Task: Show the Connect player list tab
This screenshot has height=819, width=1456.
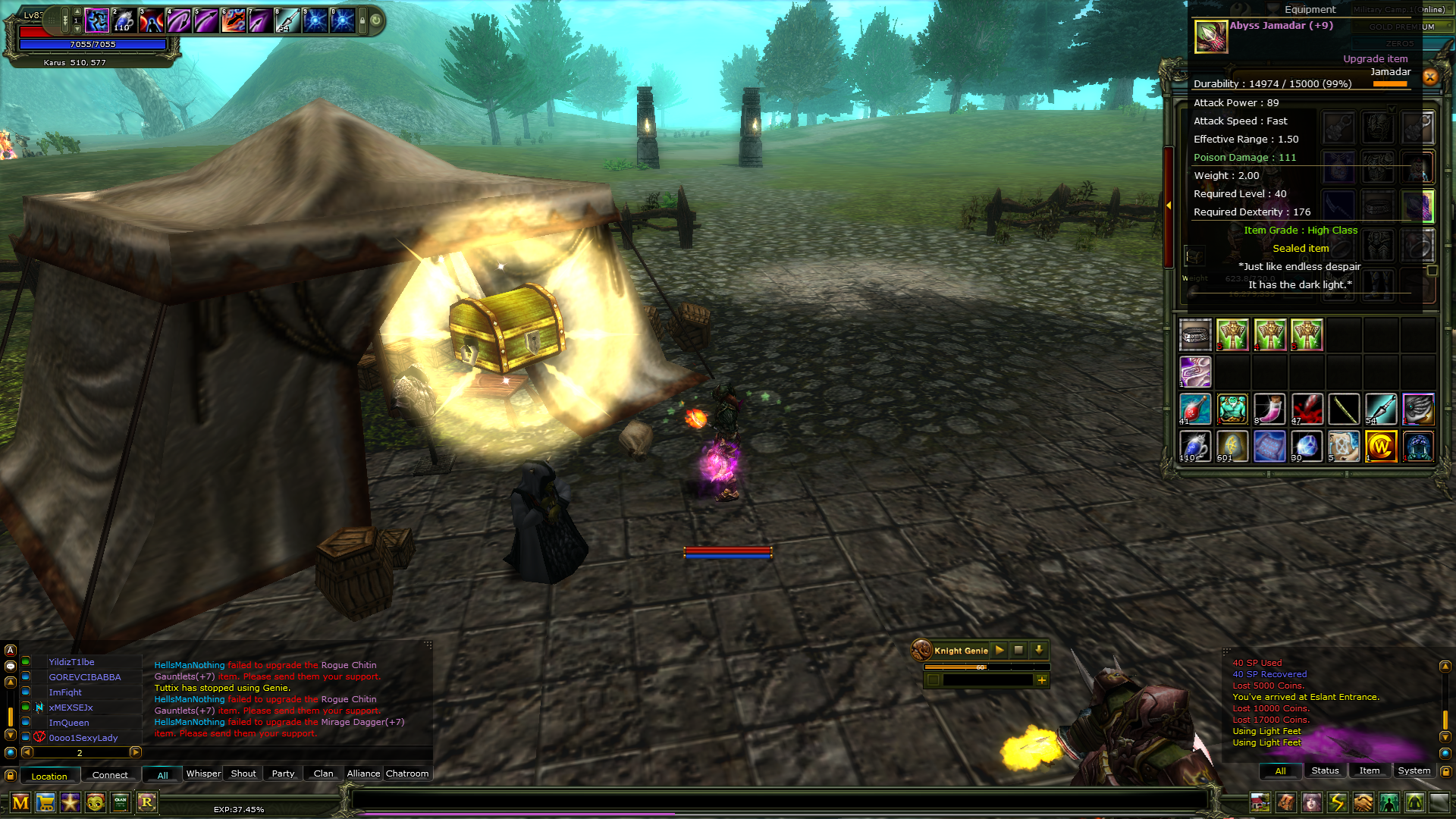Action: click(x=110, y=775)
